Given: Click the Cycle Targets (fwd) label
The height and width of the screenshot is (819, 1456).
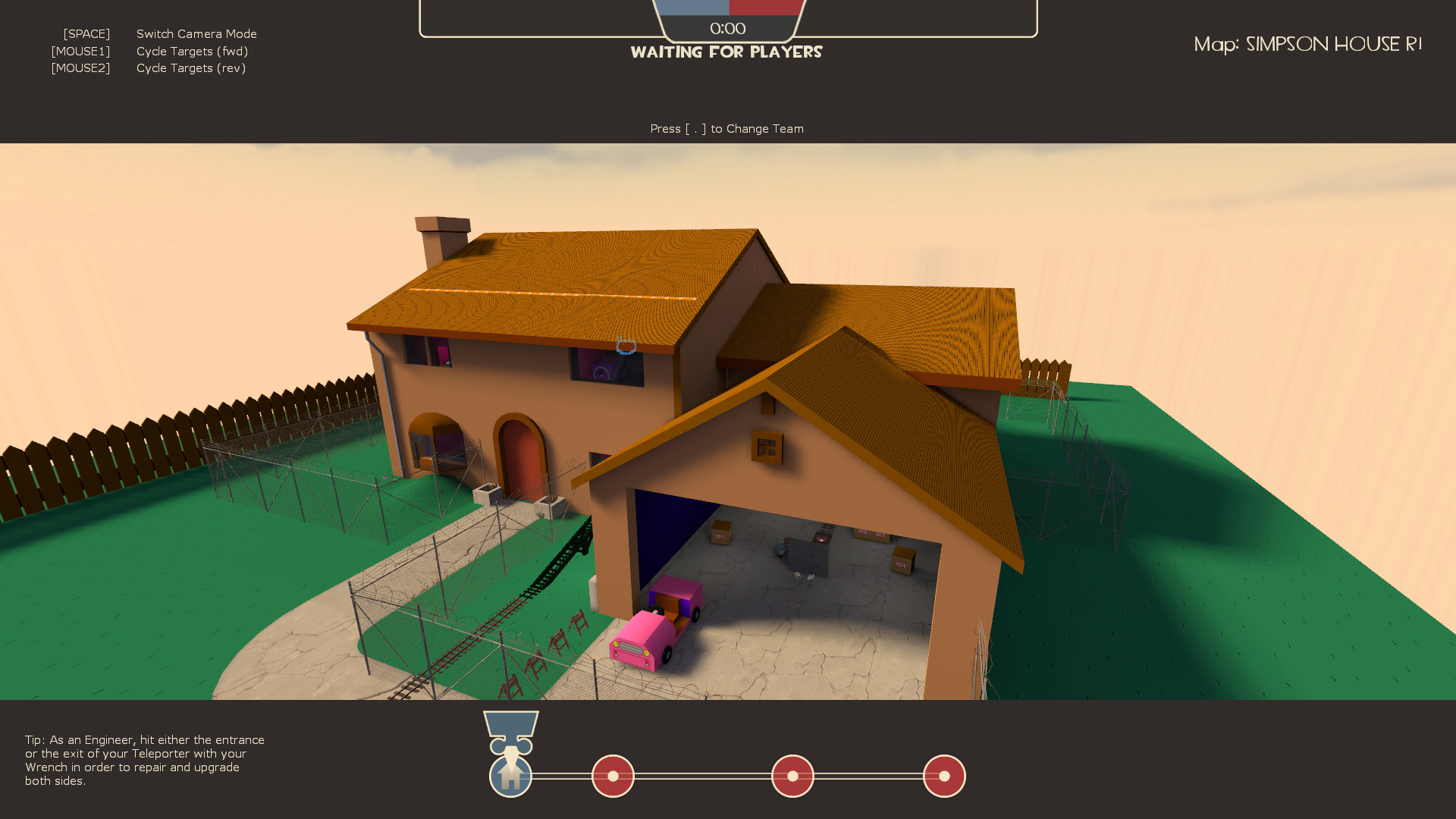Looking at the screenshot, I should (192, 51).
